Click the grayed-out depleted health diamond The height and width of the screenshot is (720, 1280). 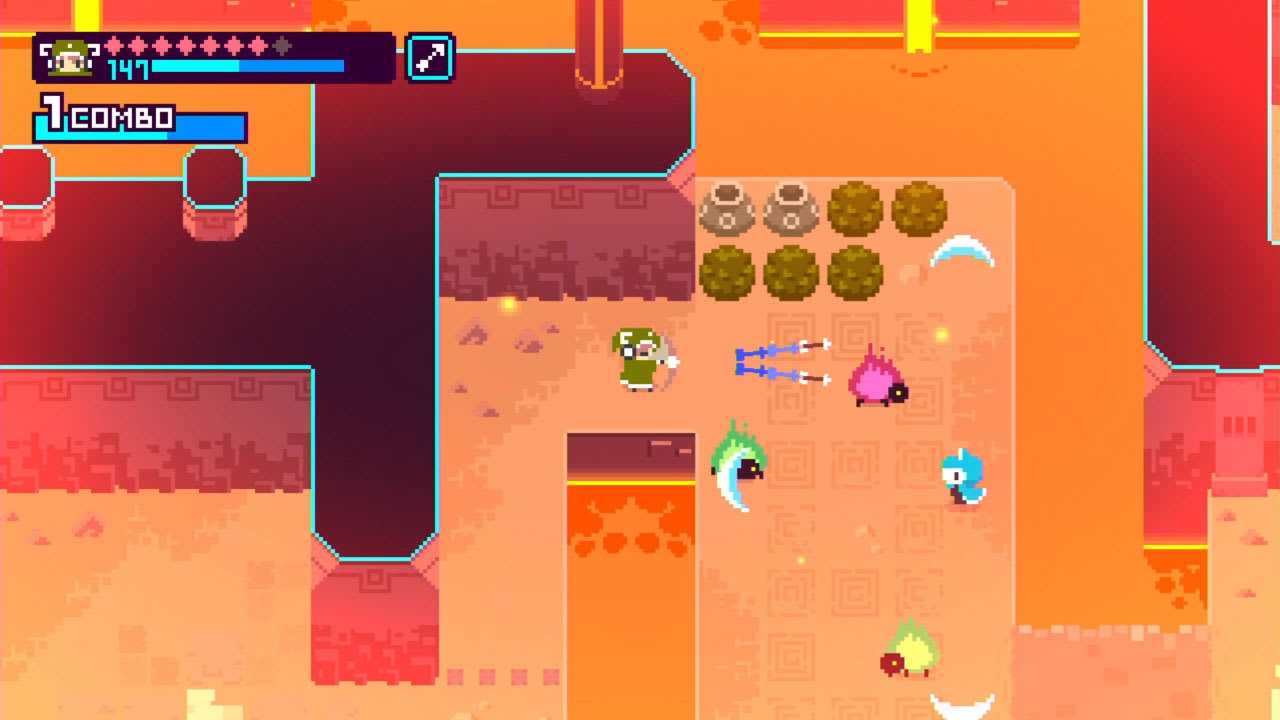[279, 46]
